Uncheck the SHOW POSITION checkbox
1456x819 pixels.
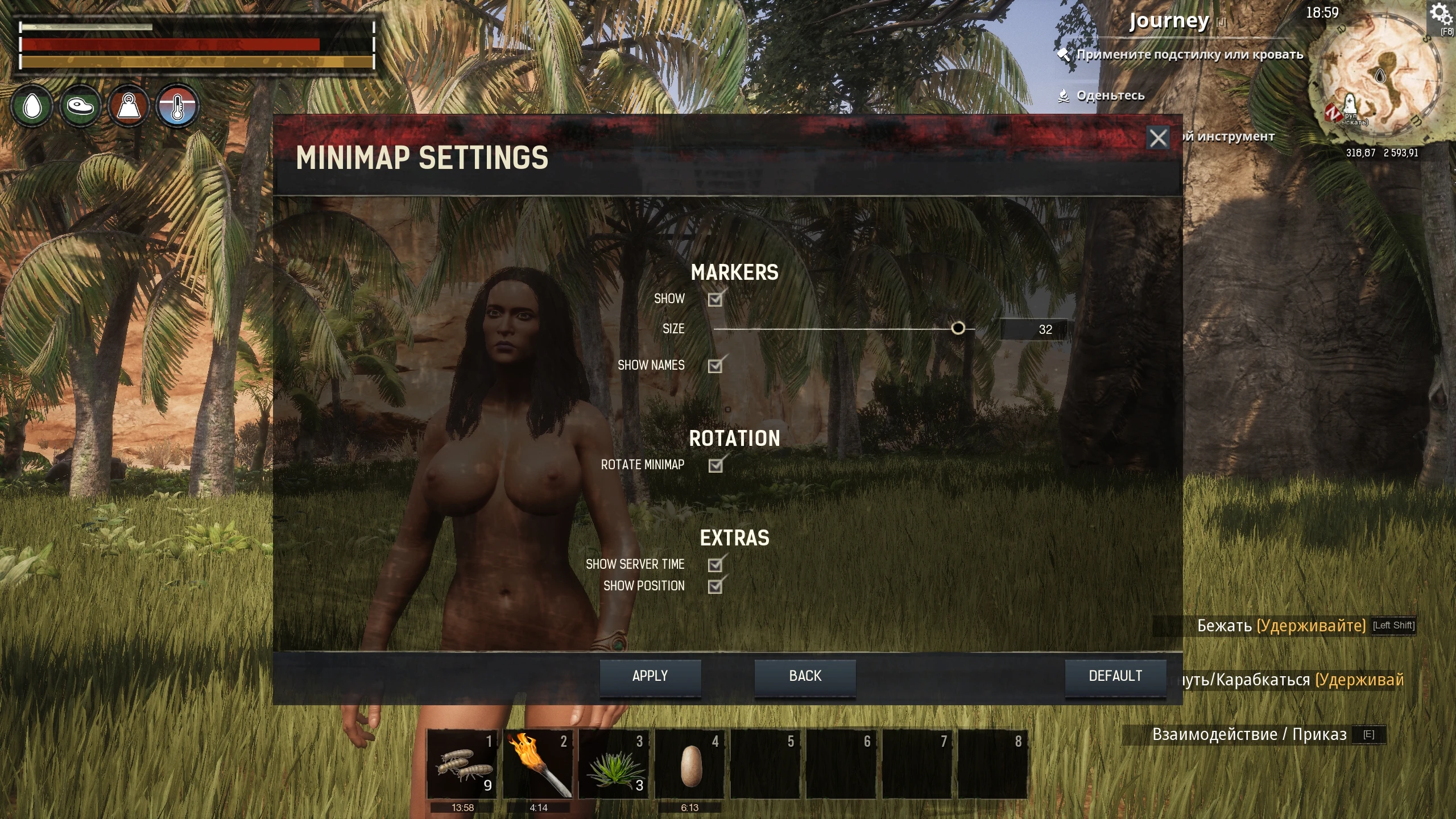715,587
